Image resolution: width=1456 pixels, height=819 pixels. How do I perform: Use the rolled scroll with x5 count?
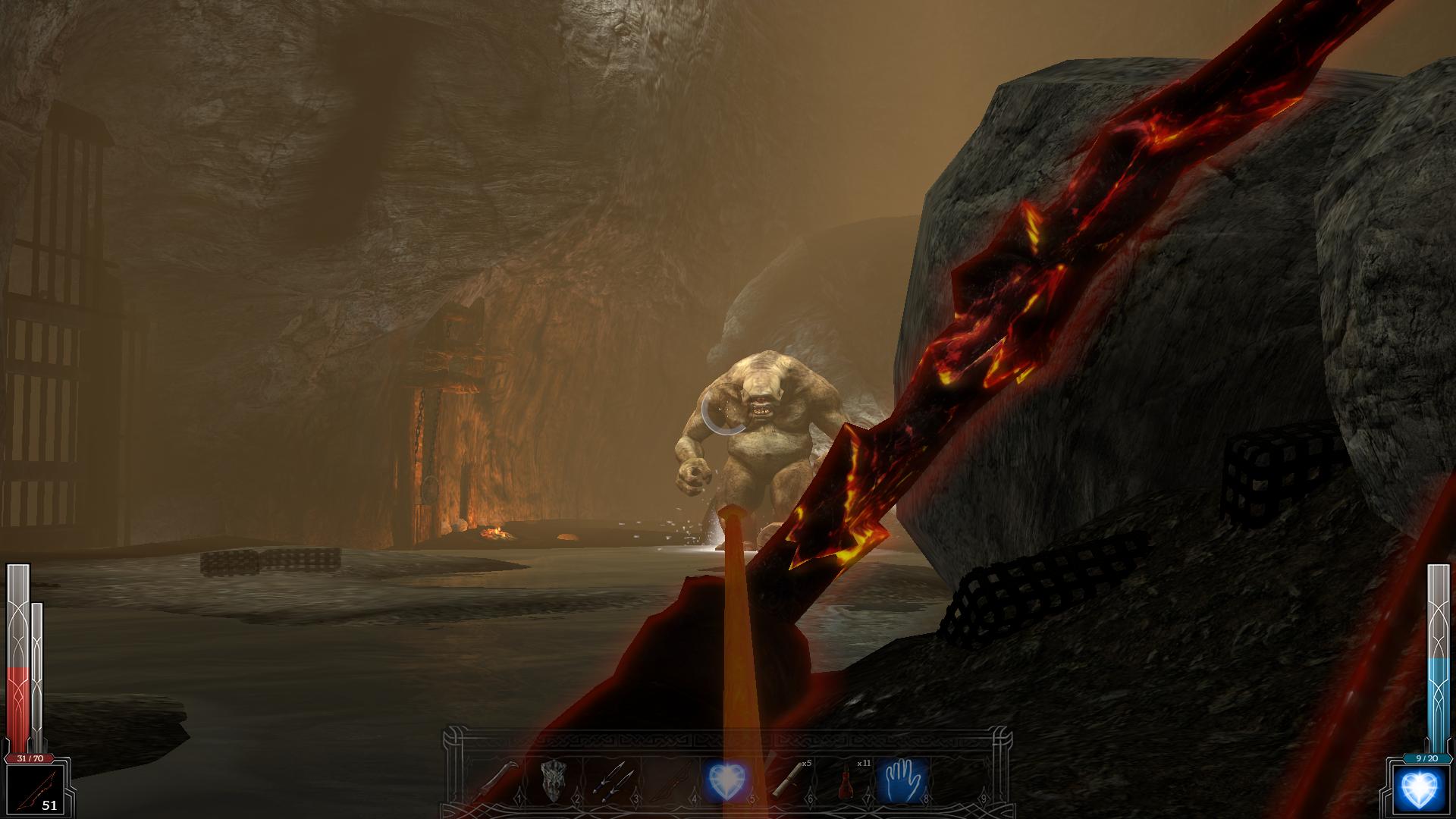(786, 780)
